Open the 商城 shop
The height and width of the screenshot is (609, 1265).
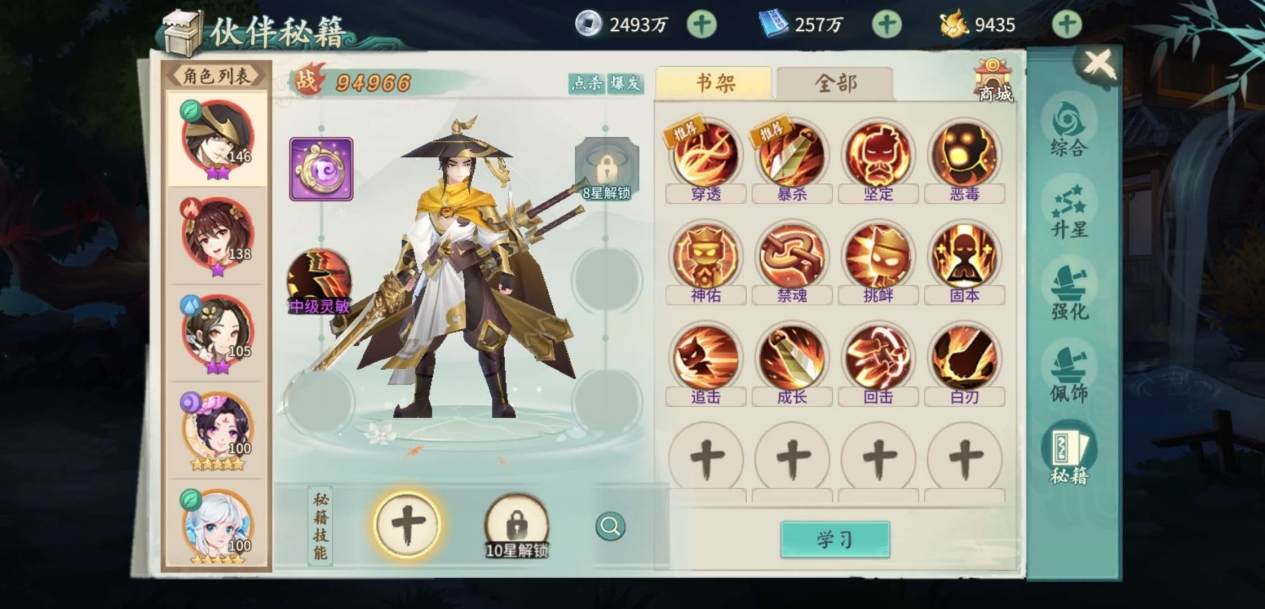click(993, 79)
